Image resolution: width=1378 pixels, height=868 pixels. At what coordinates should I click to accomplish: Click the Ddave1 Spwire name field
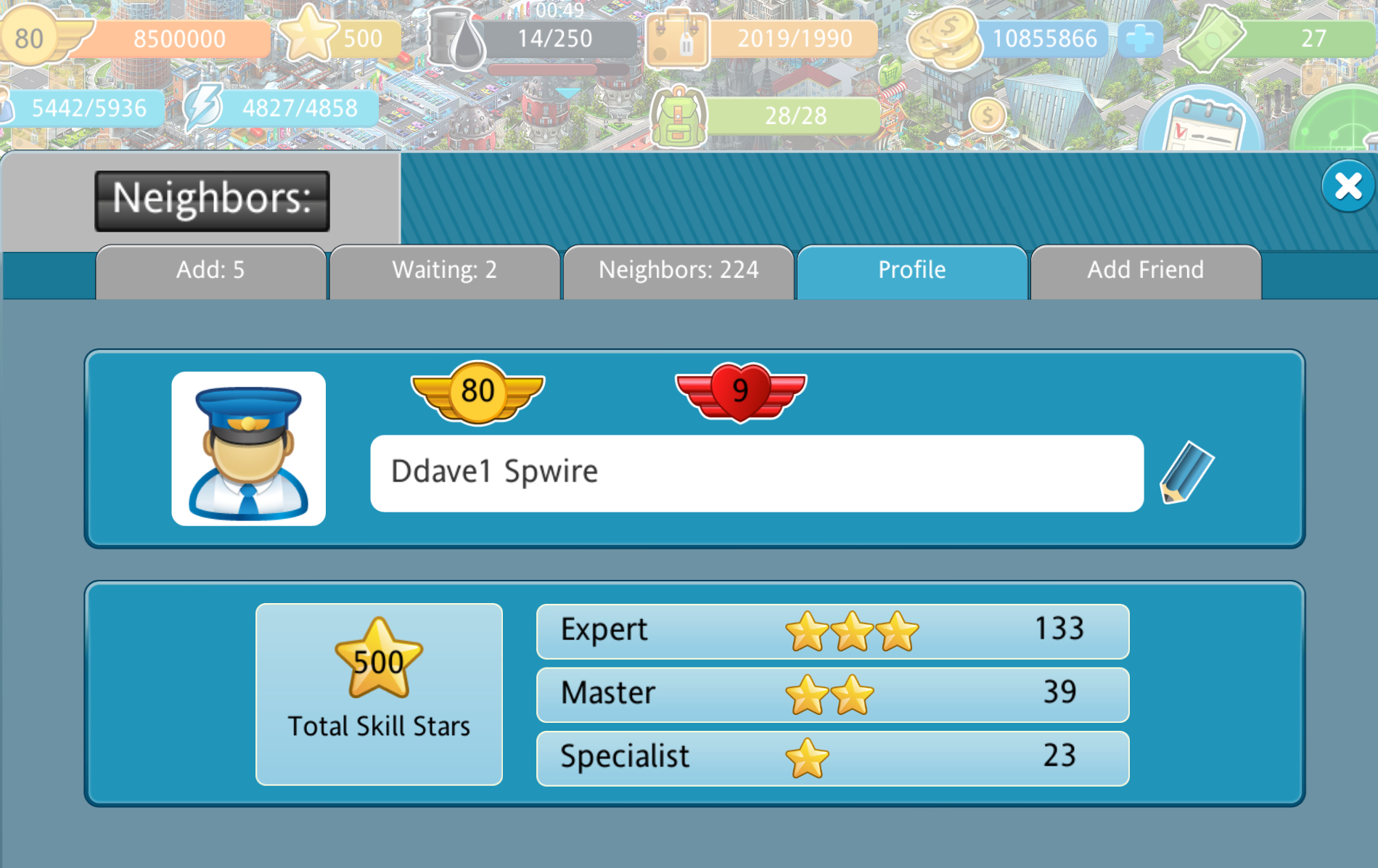(756, 473)
